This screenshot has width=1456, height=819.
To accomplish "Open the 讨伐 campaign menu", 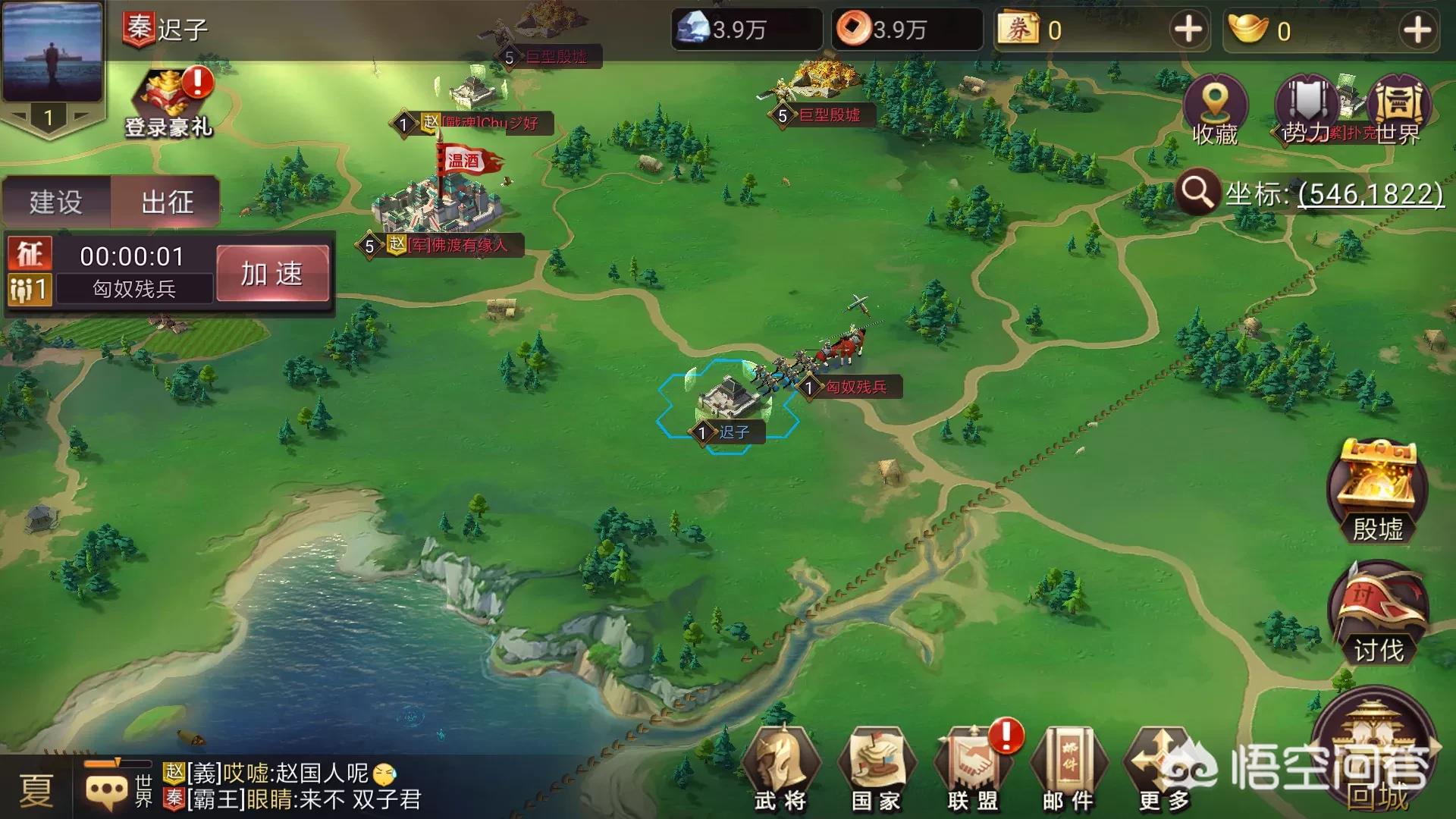I will coord(1377,614).
